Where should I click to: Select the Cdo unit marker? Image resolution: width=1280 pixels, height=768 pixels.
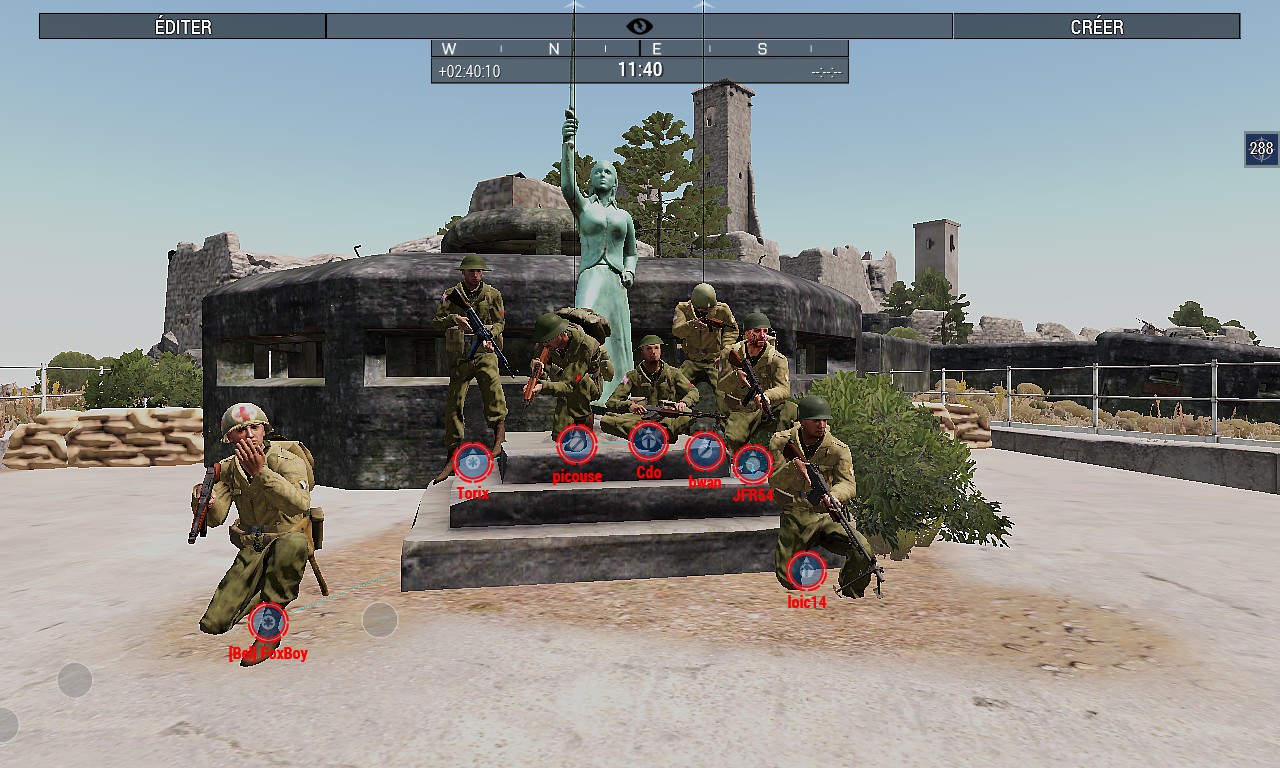tap(648, 442)
